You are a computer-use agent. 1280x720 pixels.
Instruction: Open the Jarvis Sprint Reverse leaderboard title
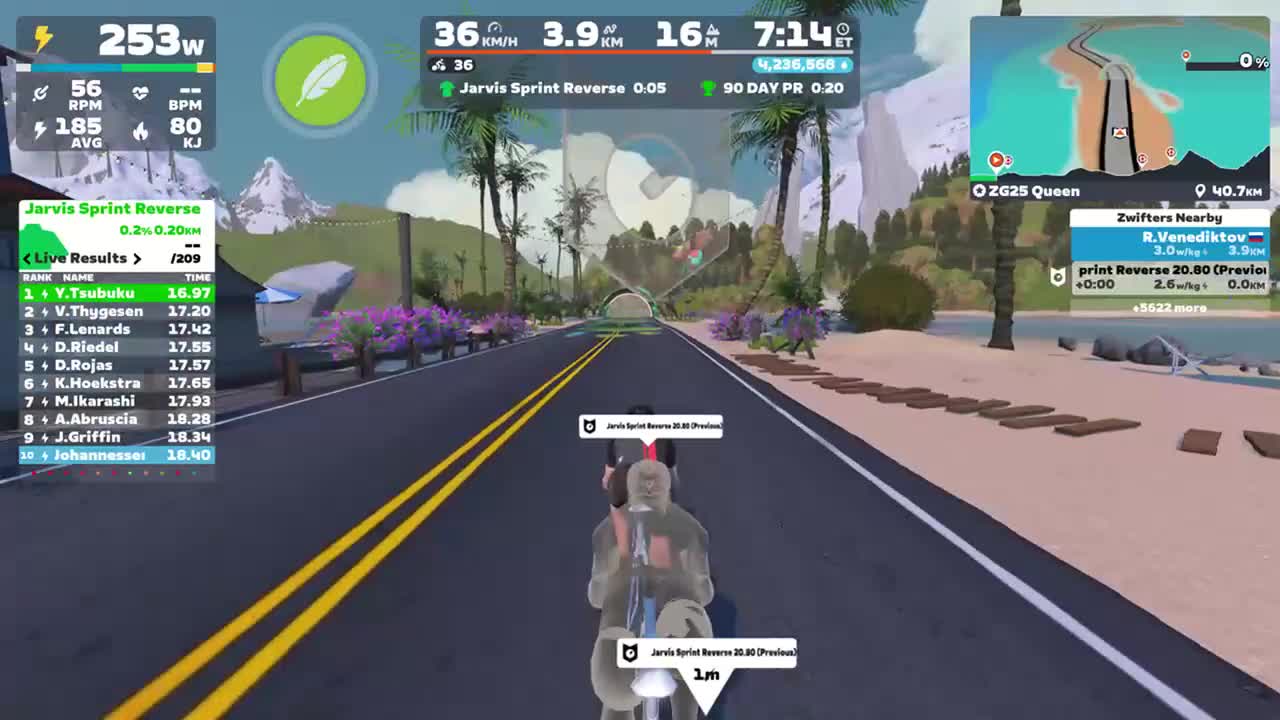click(113, 209)
